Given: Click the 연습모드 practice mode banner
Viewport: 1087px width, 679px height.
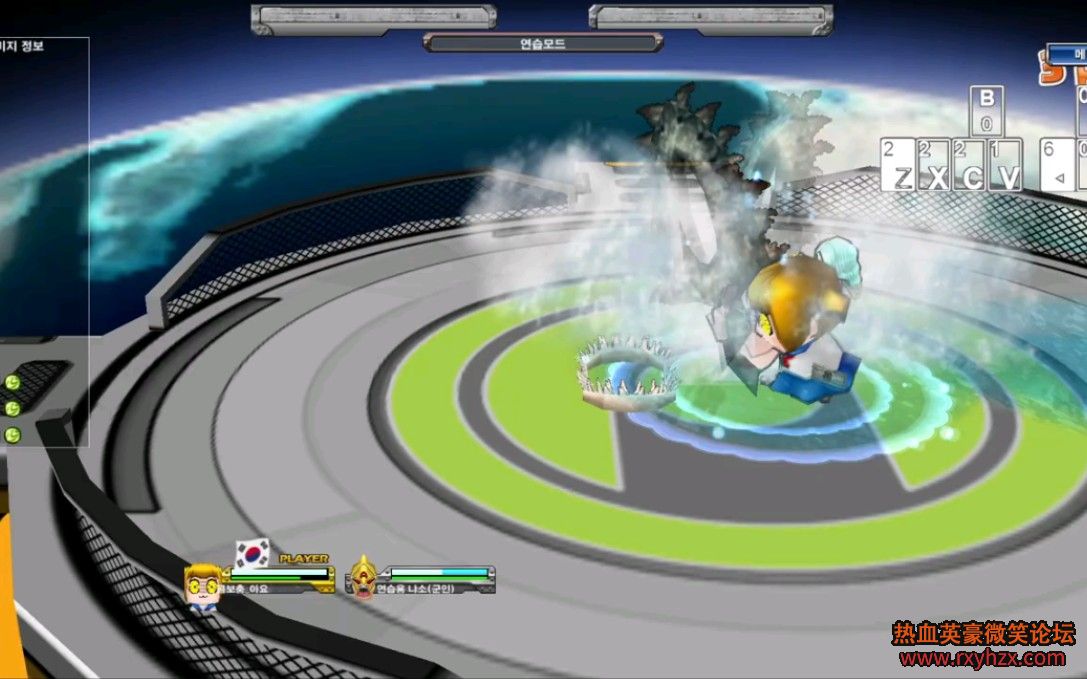Looking at the screenshot, I should point(543,43).
